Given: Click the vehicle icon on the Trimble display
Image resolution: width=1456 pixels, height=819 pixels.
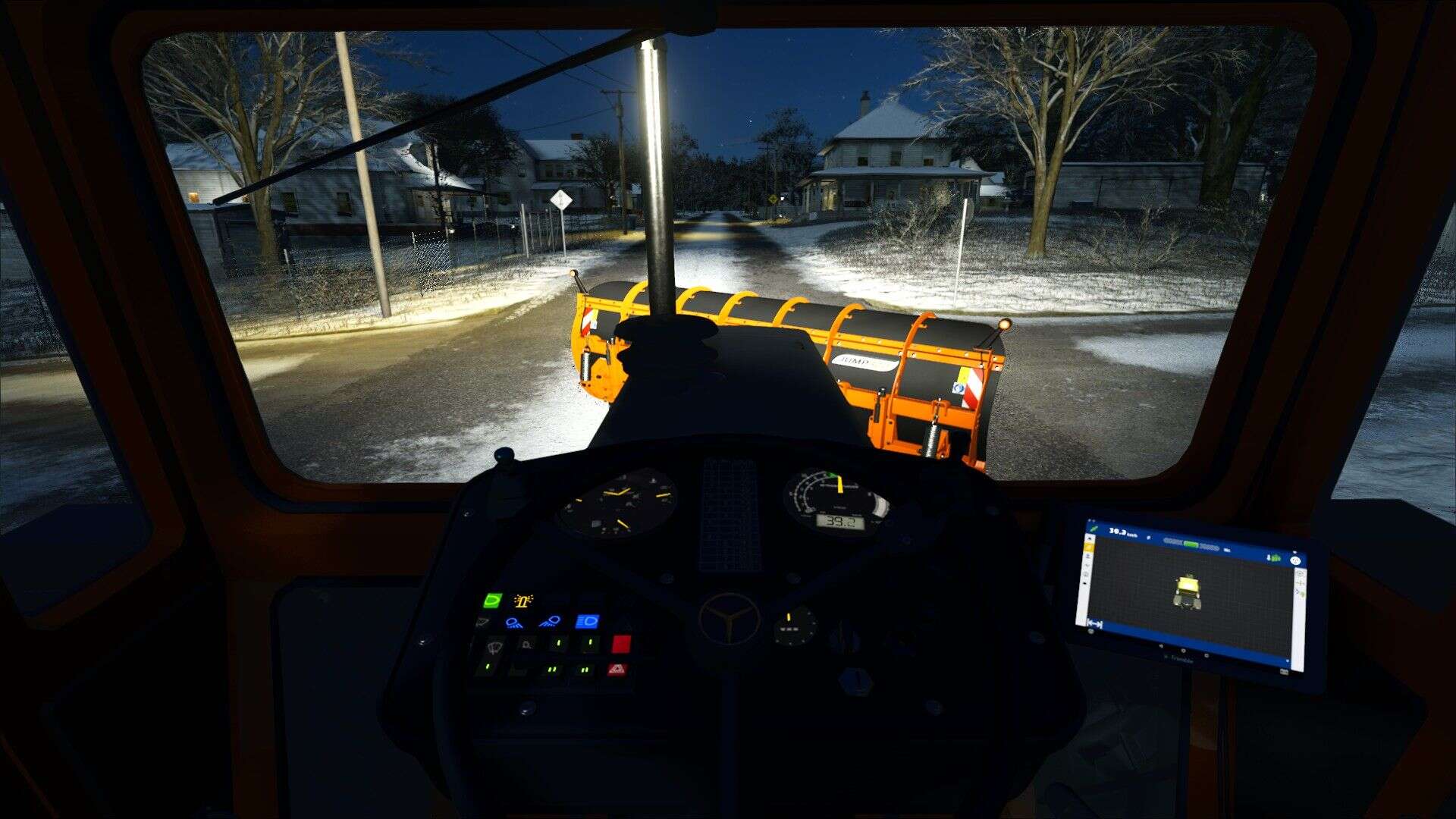Looking at the screenshot, I should 1188,590.
